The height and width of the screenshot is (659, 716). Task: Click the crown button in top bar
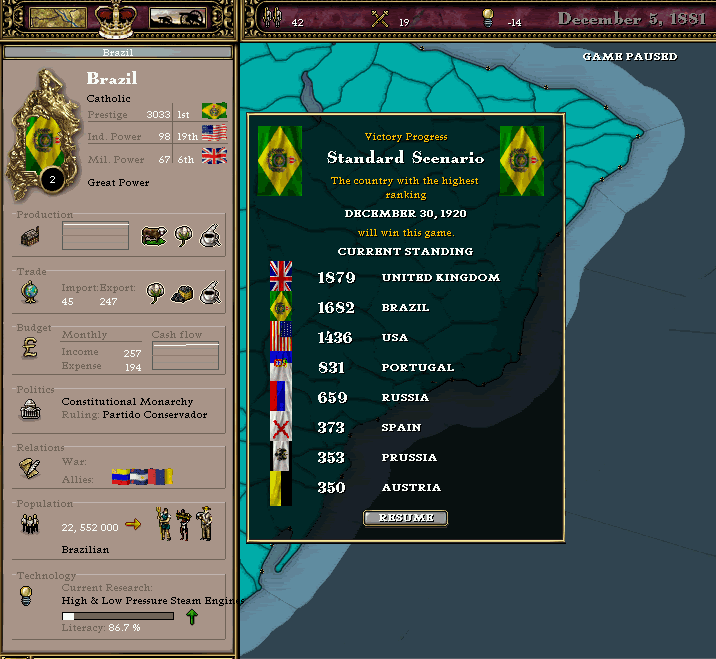[118, 15]
